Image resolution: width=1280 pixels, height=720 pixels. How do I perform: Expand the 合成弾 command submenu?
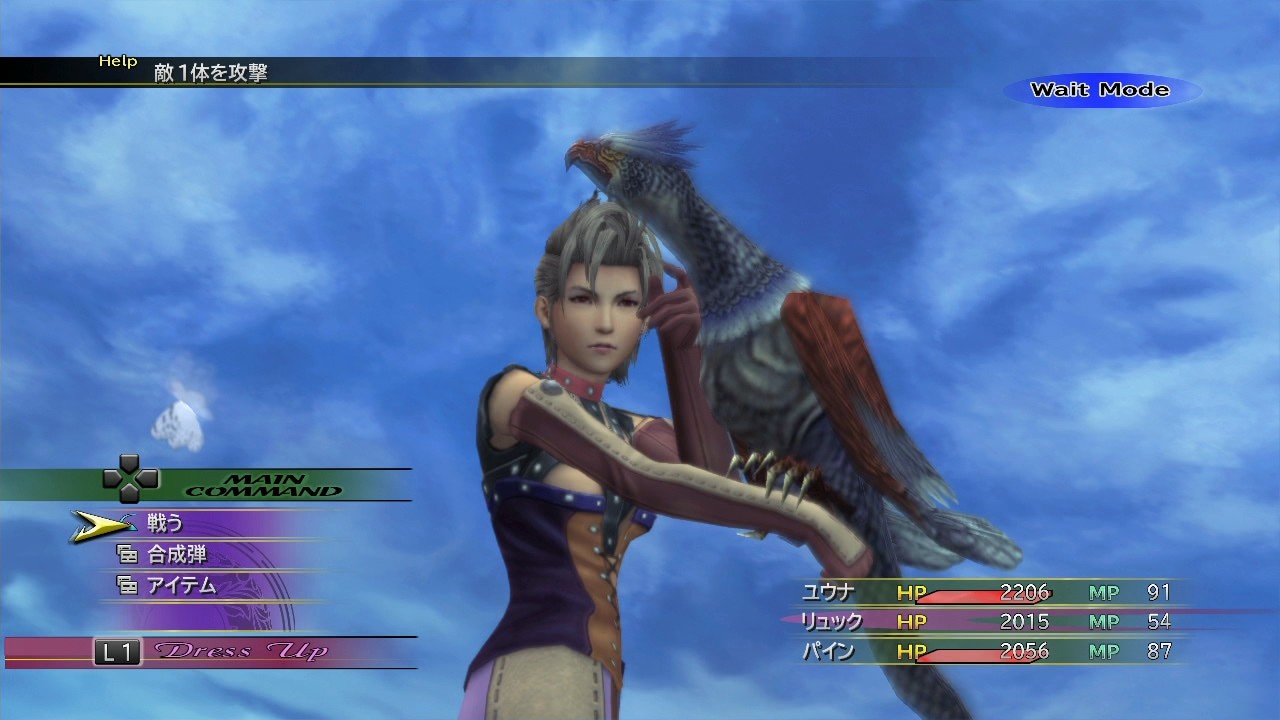175,553
